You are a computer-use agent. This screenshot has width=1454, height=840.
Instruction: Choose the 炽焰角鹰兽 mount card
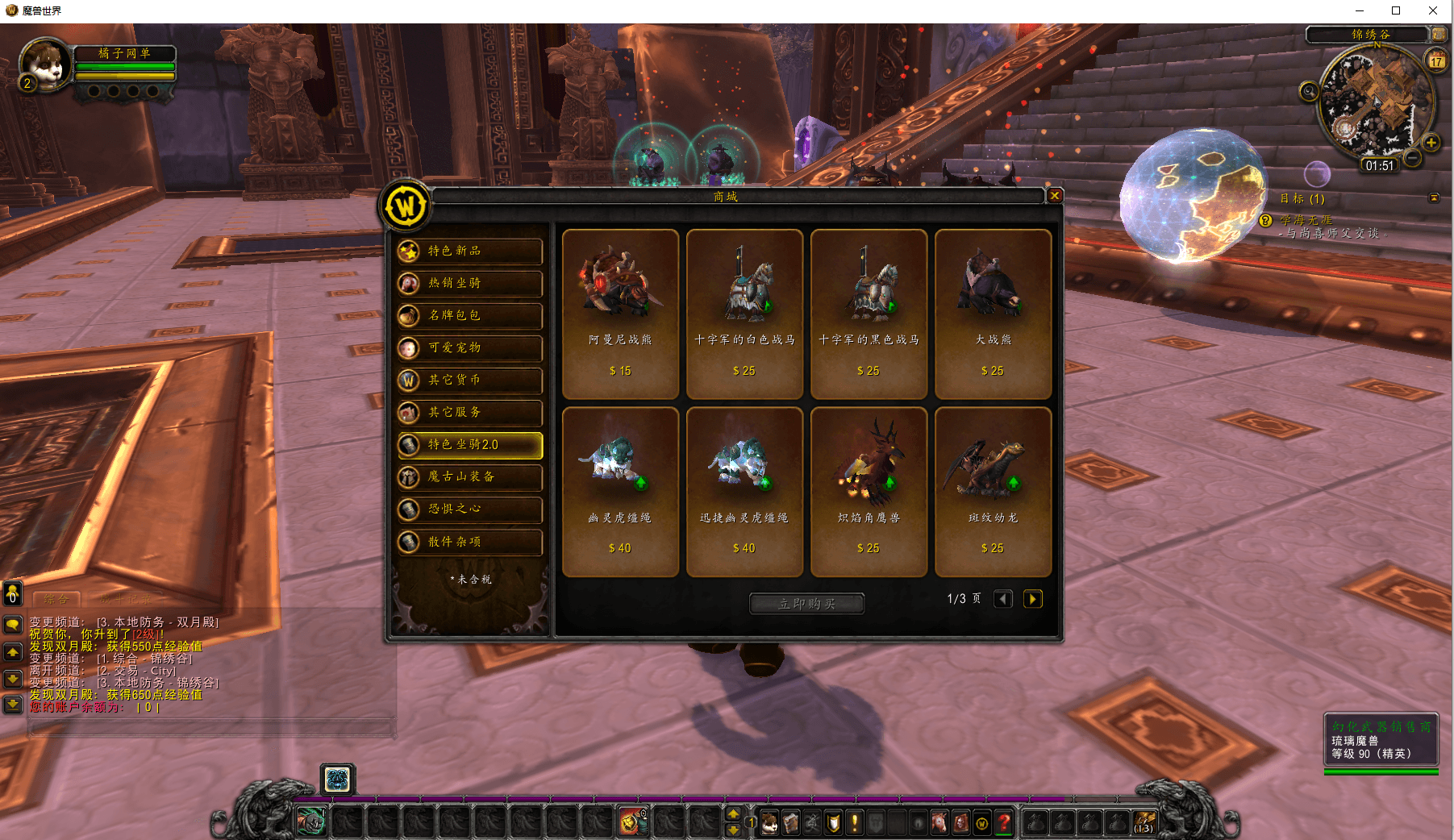[x=869, y=492]
